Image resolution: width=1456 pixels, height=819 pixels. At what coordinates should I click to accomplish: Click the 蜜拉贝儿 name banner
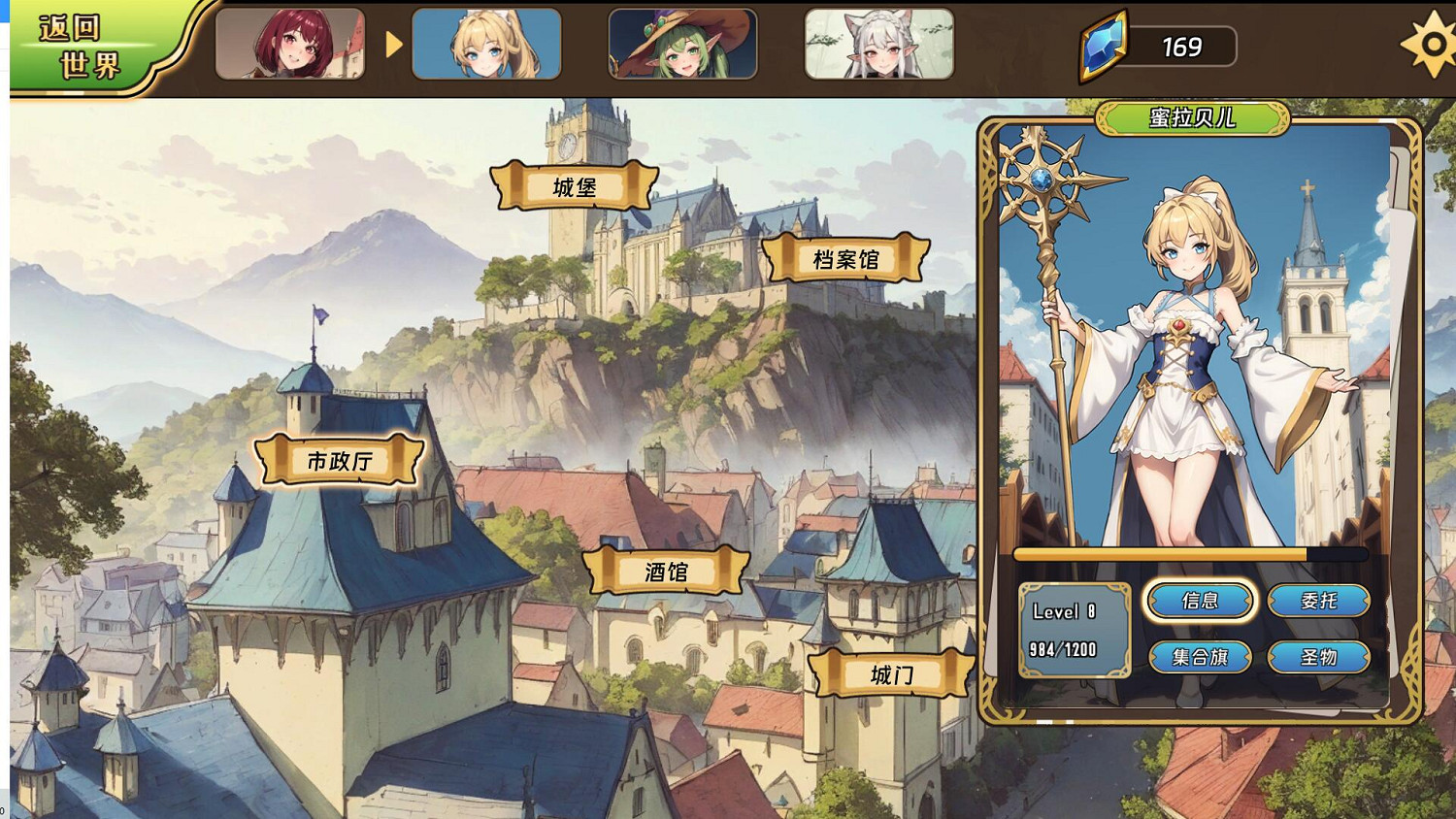point(1191,121)
